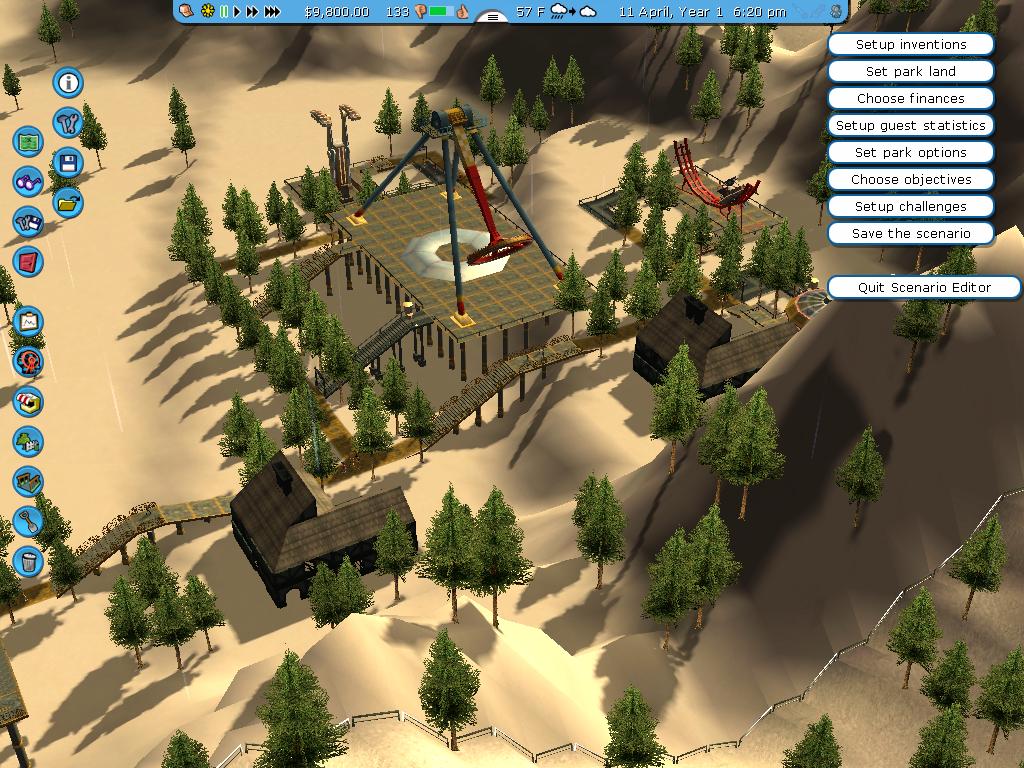Select the binoculars view icon
This screenshot has height=768, width=1024.
point(28,182)
